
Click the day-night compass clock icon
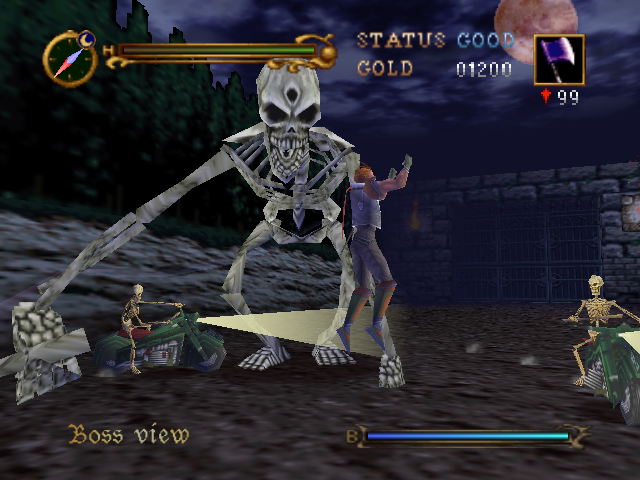[x=70, y=58]
